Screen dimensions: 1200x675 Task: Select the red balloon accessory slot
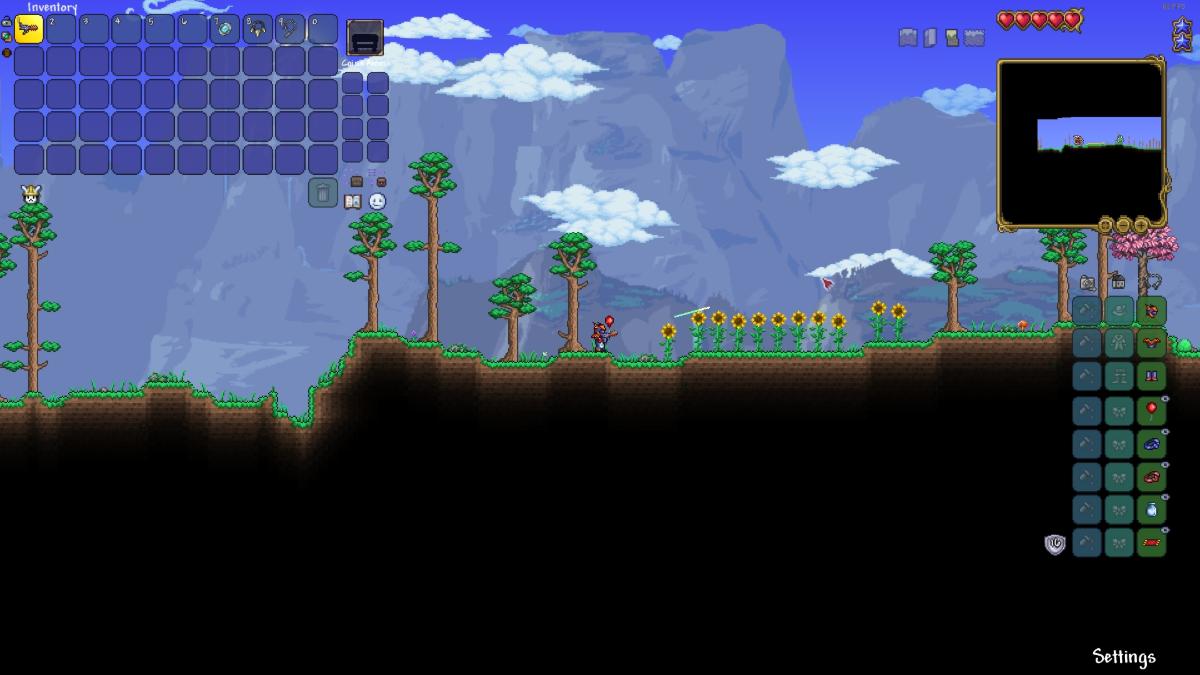click(1151, 410)
